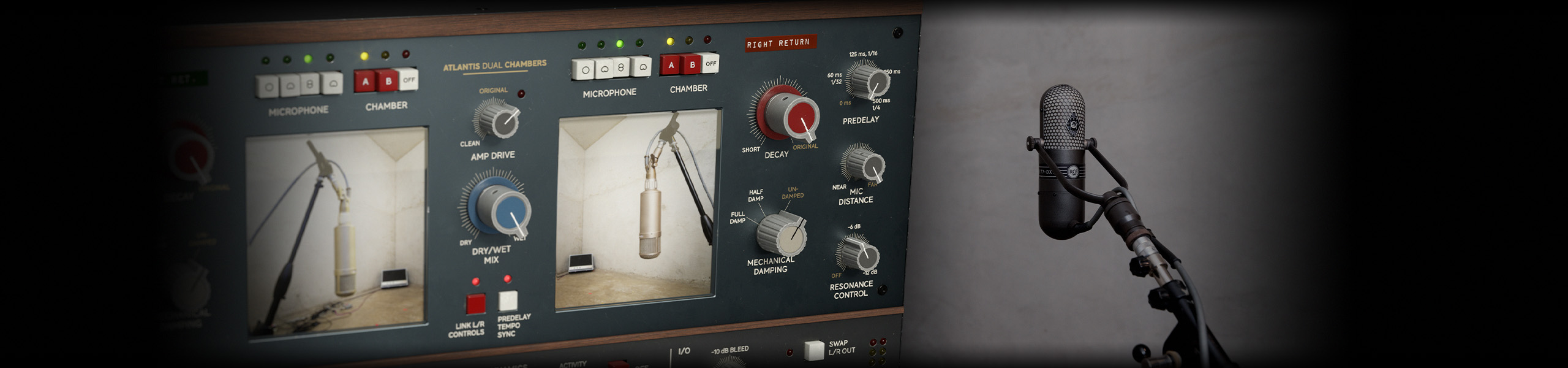This screenshot has width=1568, height=368.
Task: Click the Resonance Control knob
Action: pyautogui.click(x=860, y=255)
